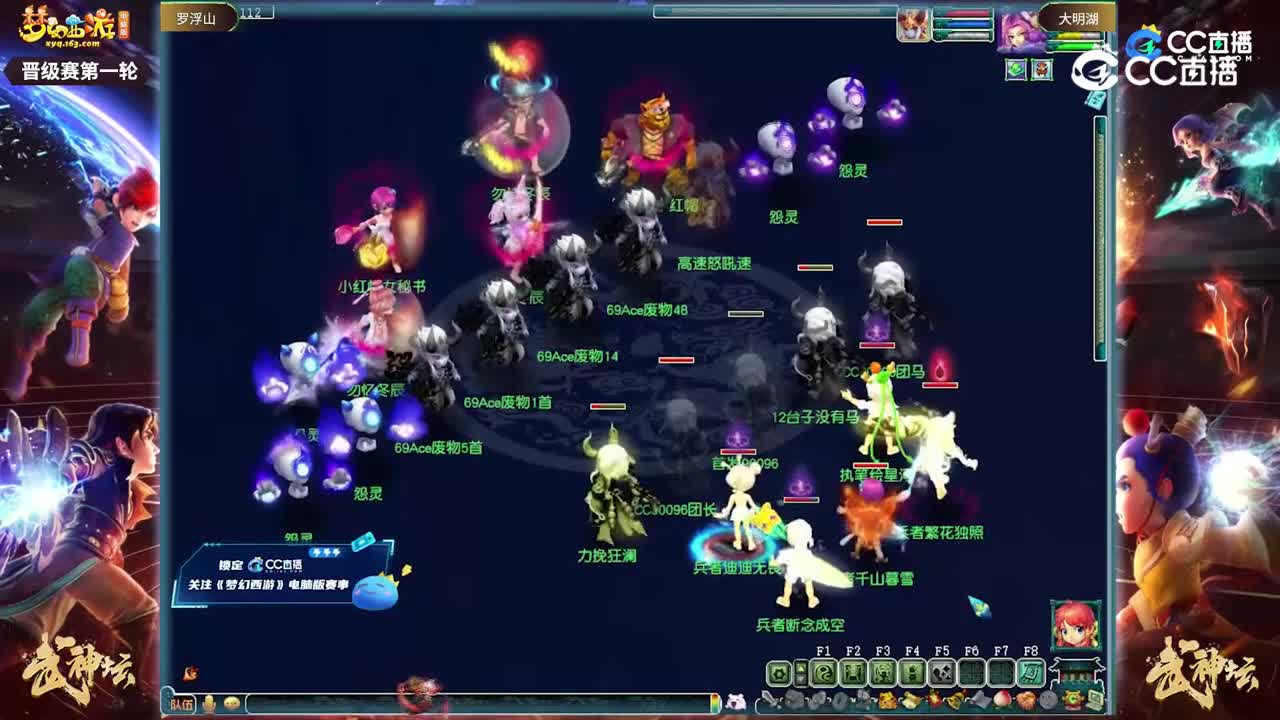The image size is (1280, 720).
Task: Open the gear settings icon on the shortcut bar
Action: point(779,671)
